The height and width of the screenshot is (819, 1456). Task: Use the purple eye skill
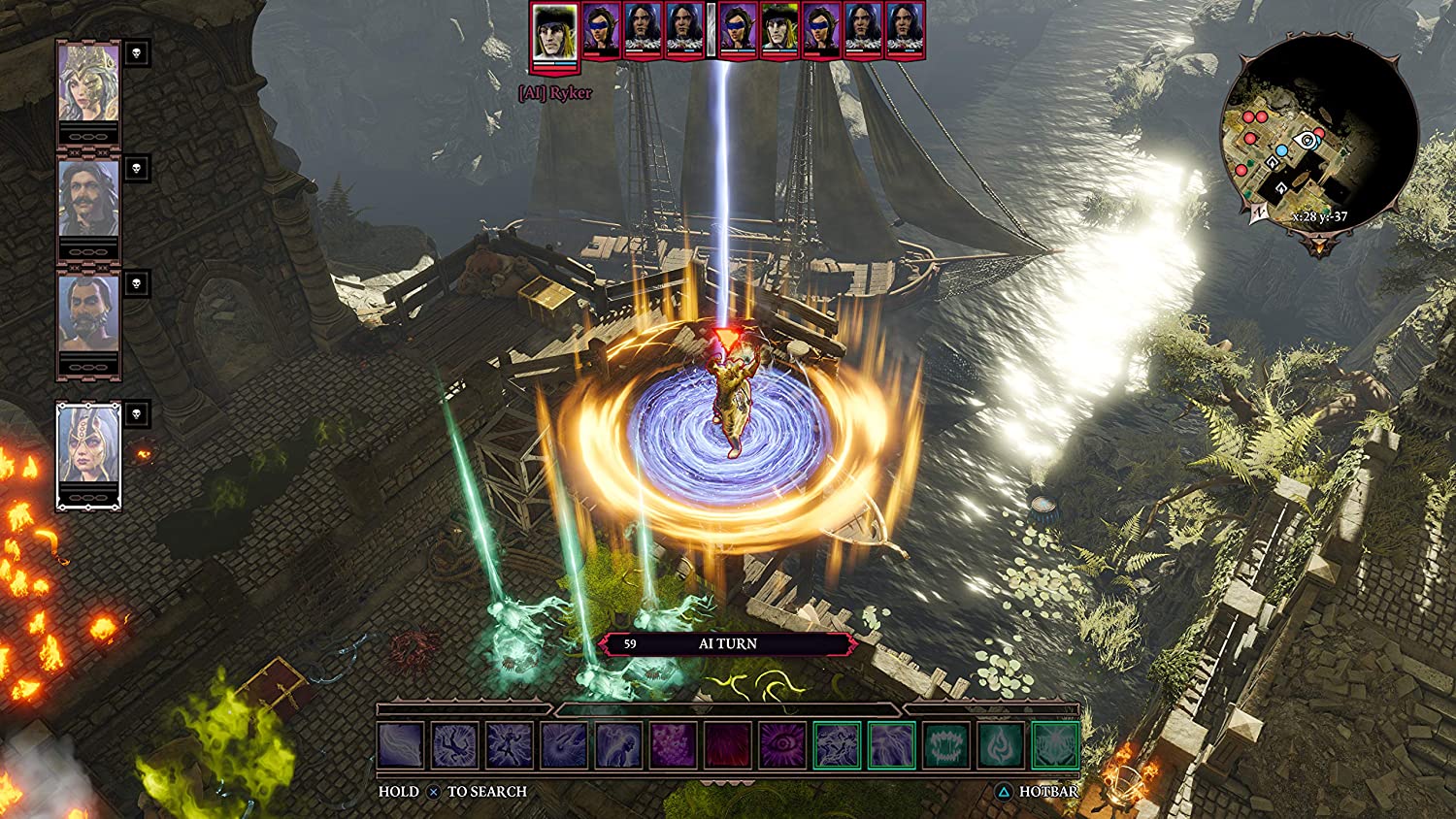[782, 745]
